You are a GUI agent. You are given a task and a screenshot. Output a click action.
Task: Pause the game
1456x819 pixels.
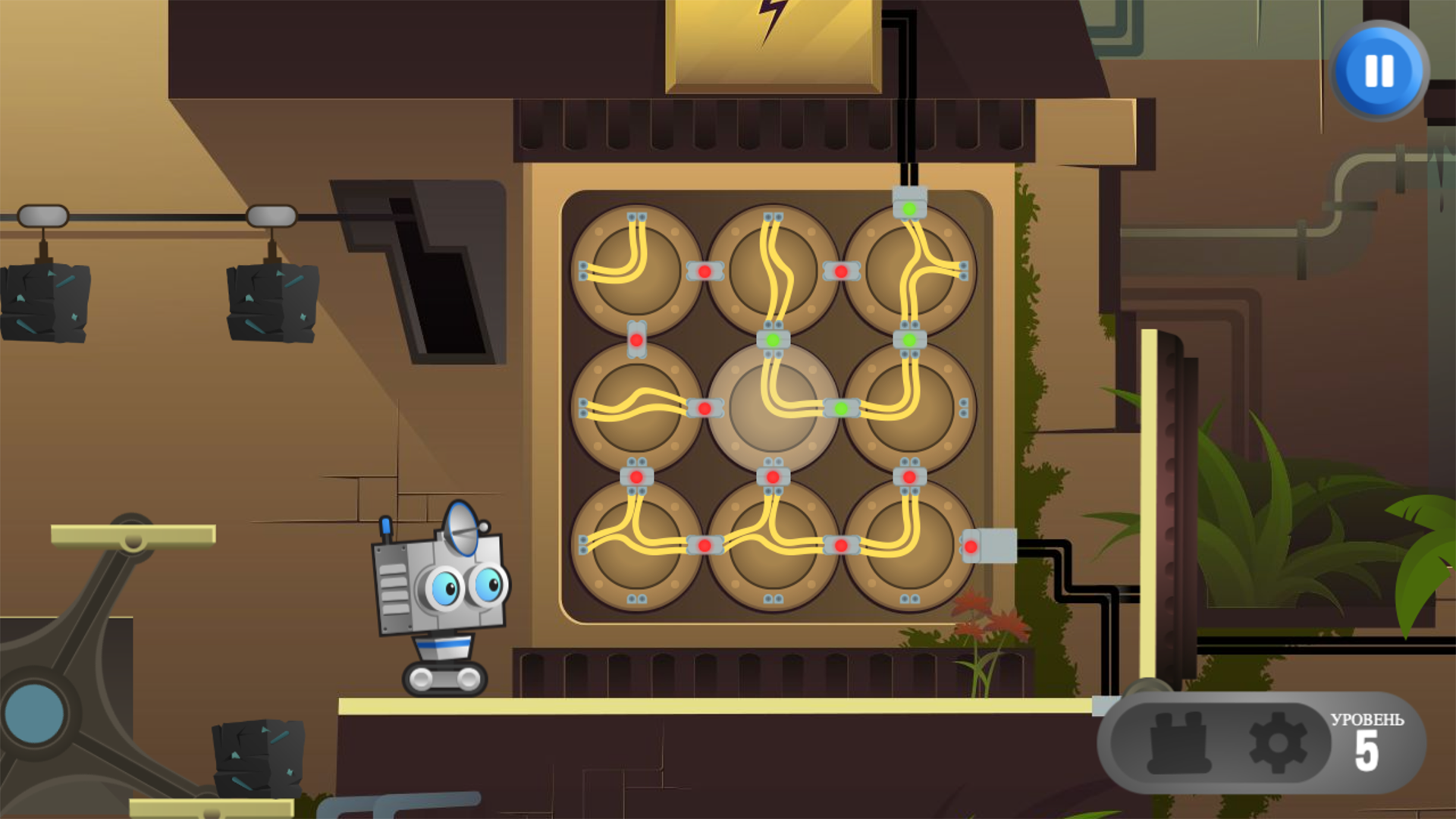pyautogui.click(x=1377, y=71)
